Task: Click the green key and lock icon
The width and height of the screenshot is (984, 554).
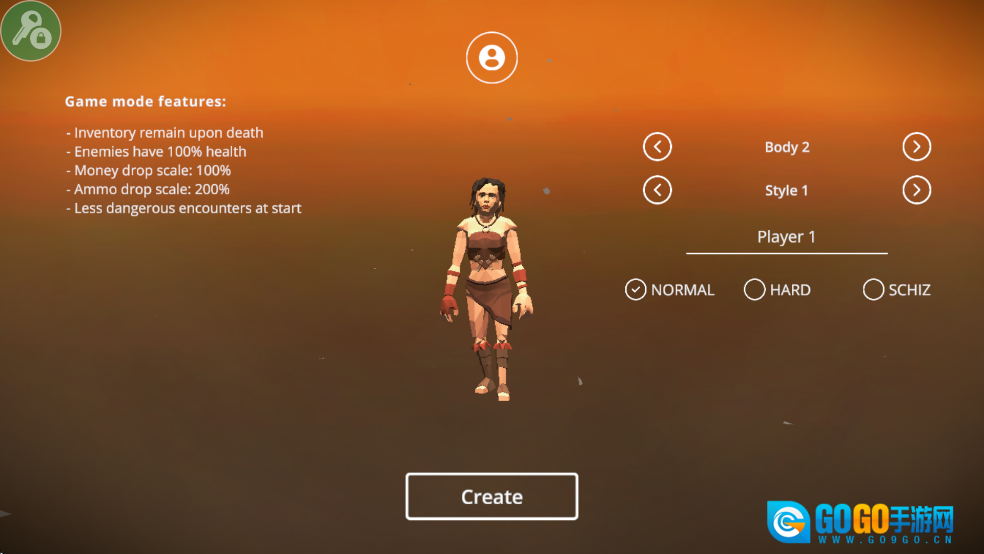Action: coord(31,31)
